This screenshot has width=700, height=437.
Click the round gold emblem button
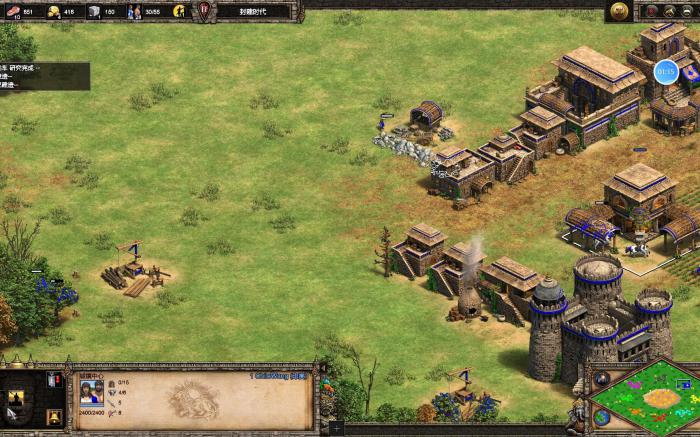[x=620, y=11]
